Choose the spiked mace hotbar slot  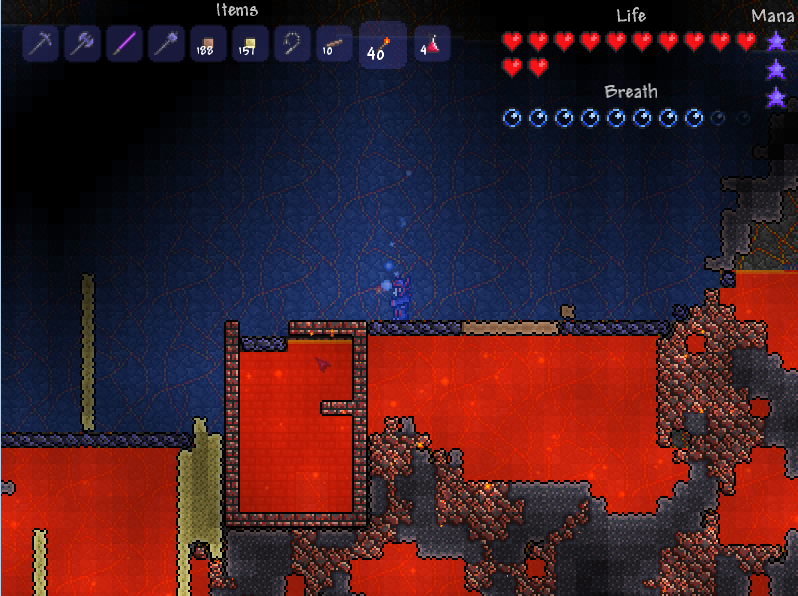[166, 44]
